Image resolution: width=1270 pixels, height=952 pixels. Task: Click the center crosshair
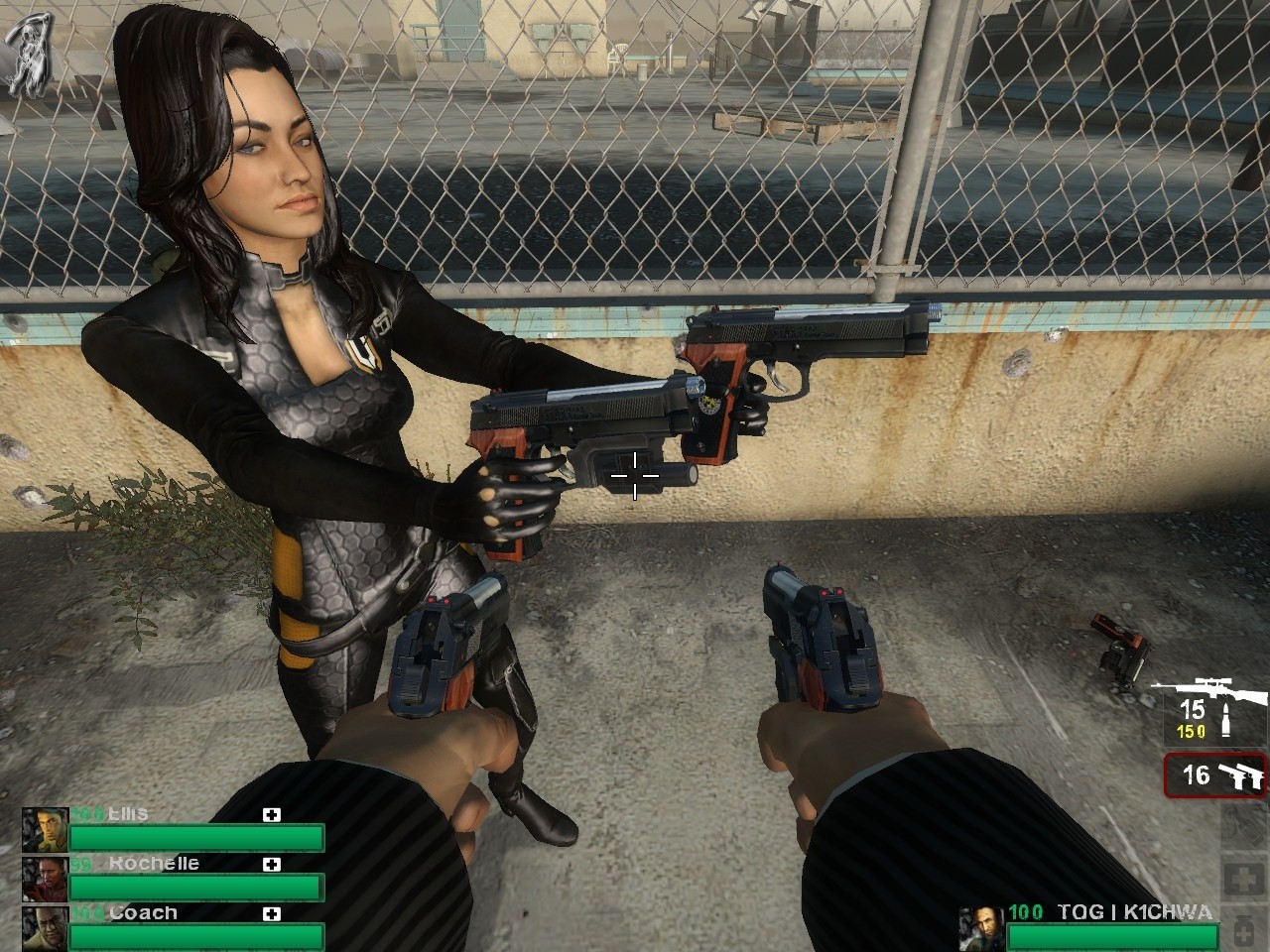tap(634, 476)
